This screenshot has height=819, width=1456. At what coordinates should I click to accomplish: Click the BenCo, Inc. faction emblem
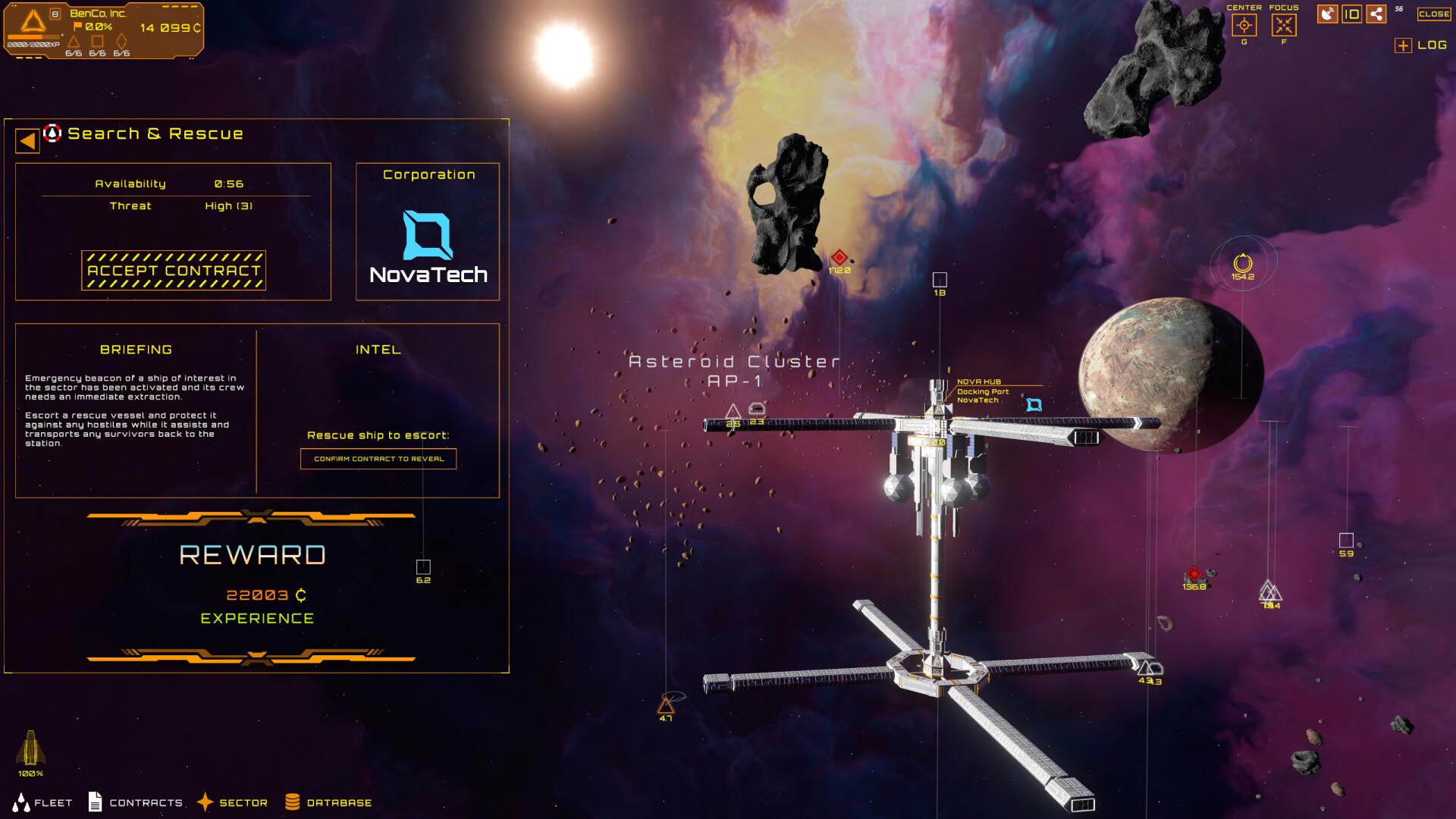pos(33,21)
